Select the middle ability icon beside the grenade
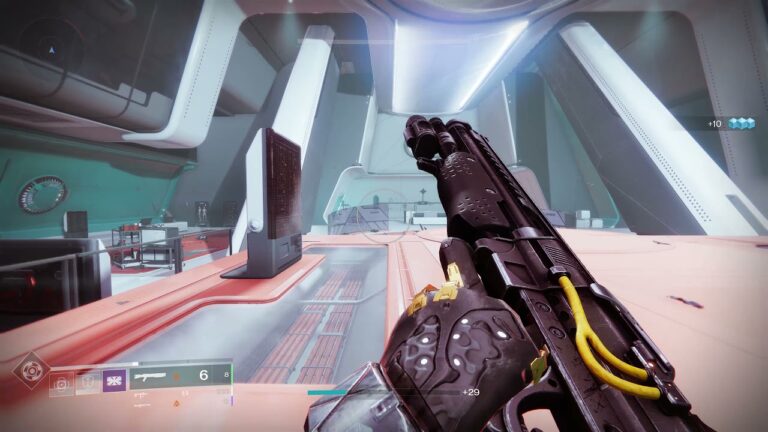Screen dimensions: 768x432 point(89,380)
